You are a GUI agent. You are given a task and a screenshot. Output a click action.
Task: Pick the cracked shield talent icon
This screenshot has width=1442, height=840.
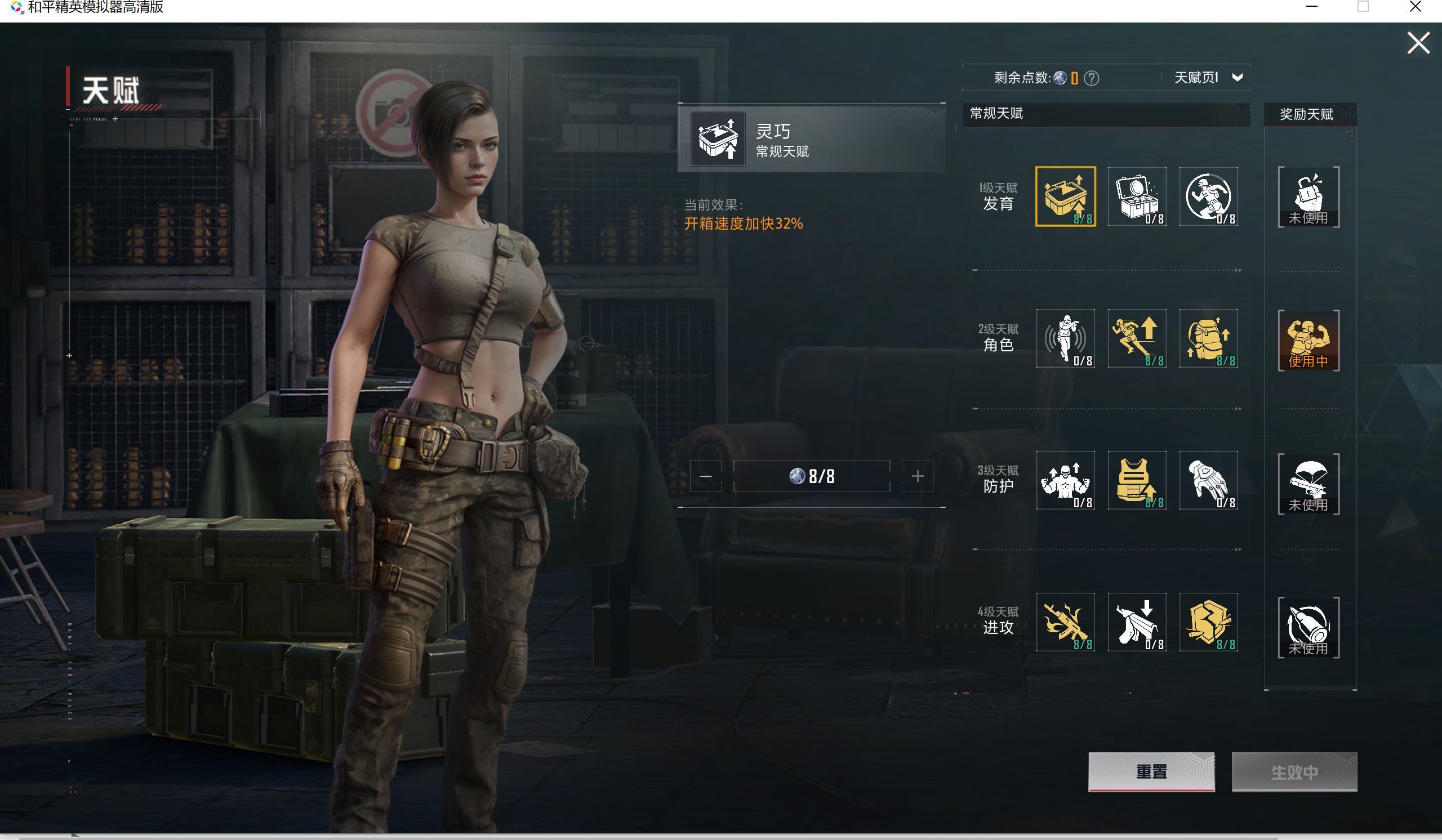pos(1208,622)
